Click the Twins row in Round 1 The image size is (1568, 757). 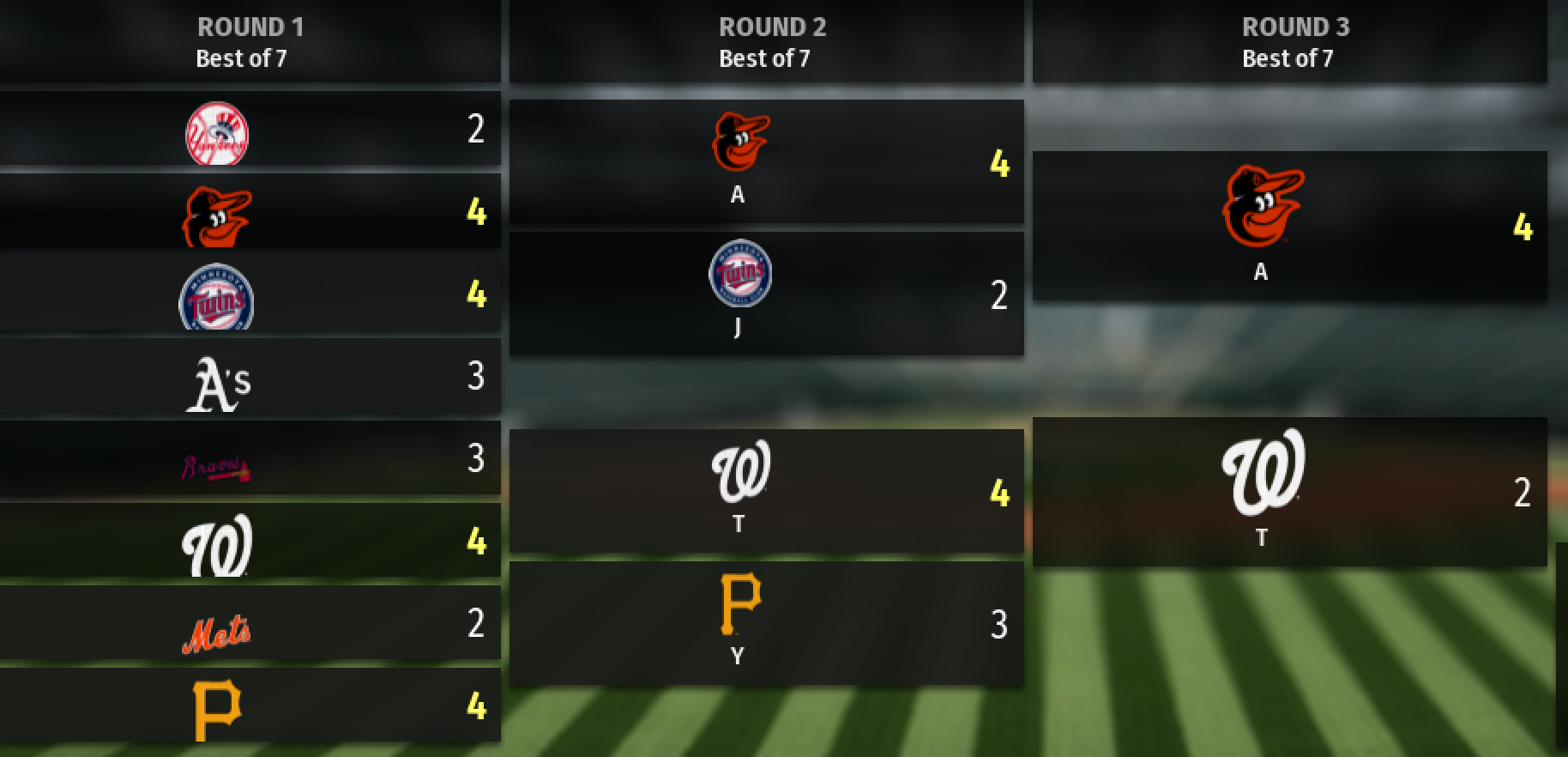click(249, 294)
